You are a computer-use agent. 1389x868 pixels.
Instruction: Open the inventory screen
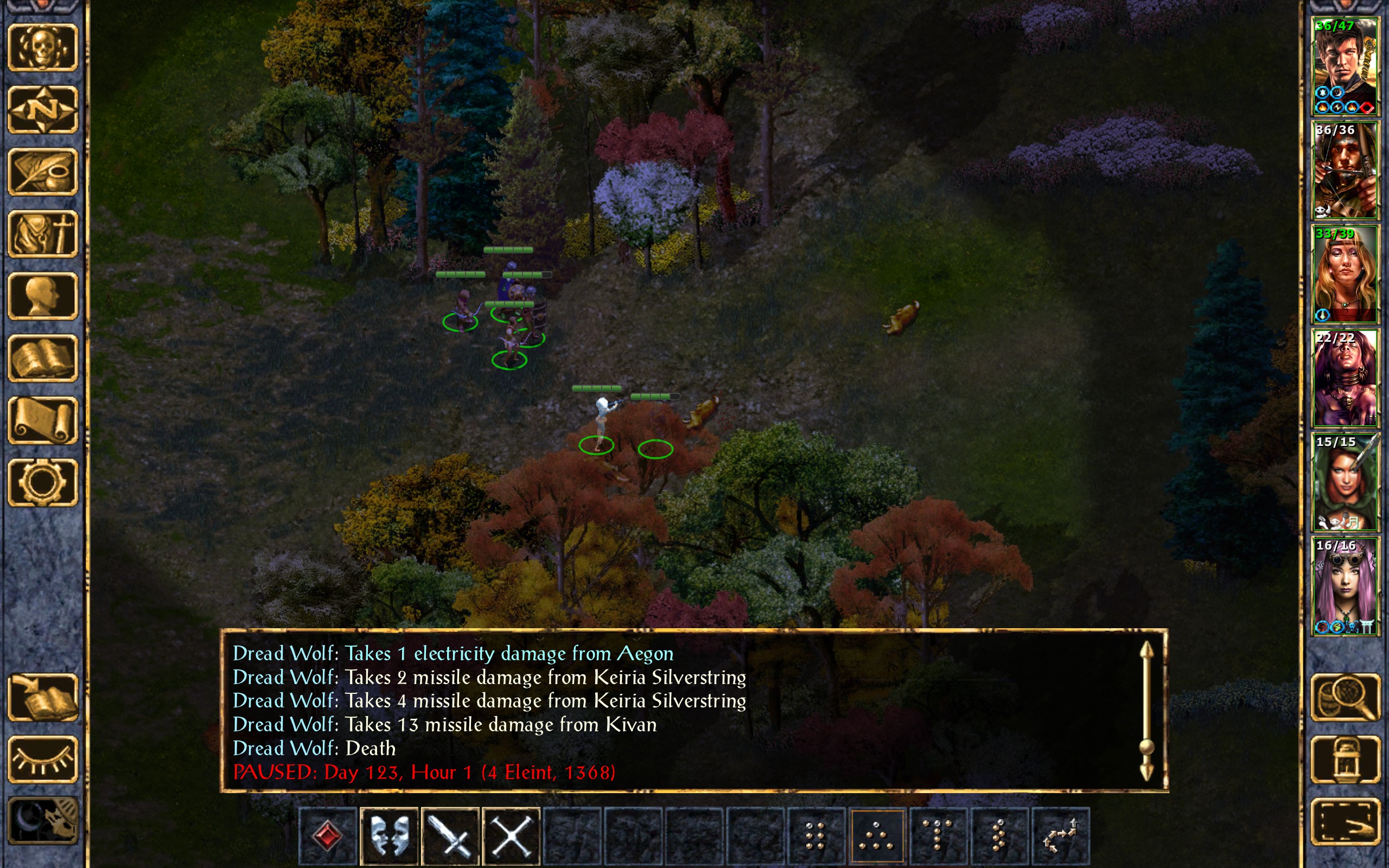coord(42,234)
